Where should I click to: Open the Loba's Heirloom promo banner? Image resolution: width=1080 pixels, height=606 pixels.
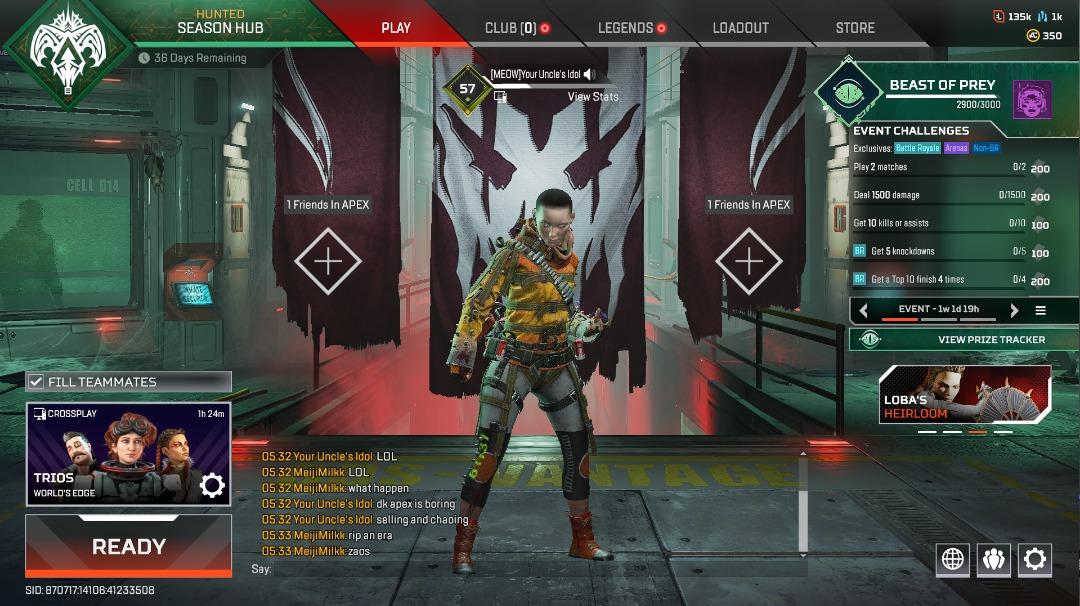pyautogui.click(x=965, y=394)
